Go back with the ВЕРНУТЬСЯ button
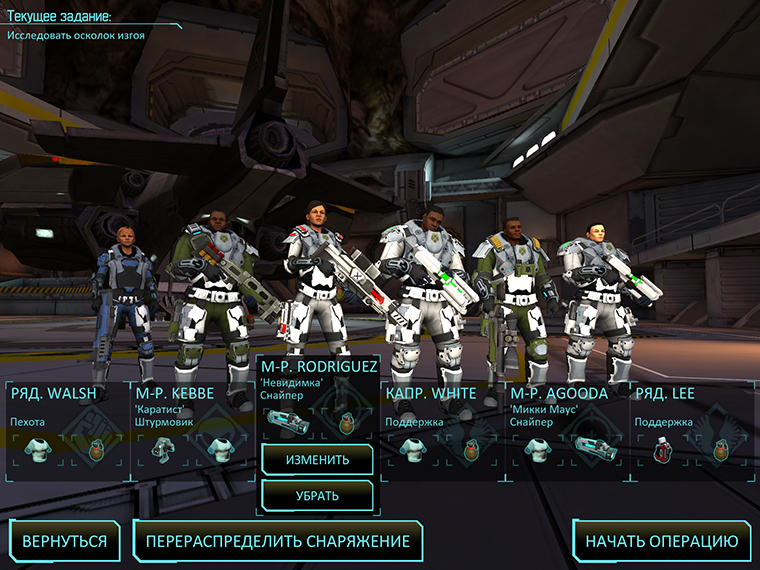Image resolution: width=760 pixels, height=570 pixels. [64, 541]
